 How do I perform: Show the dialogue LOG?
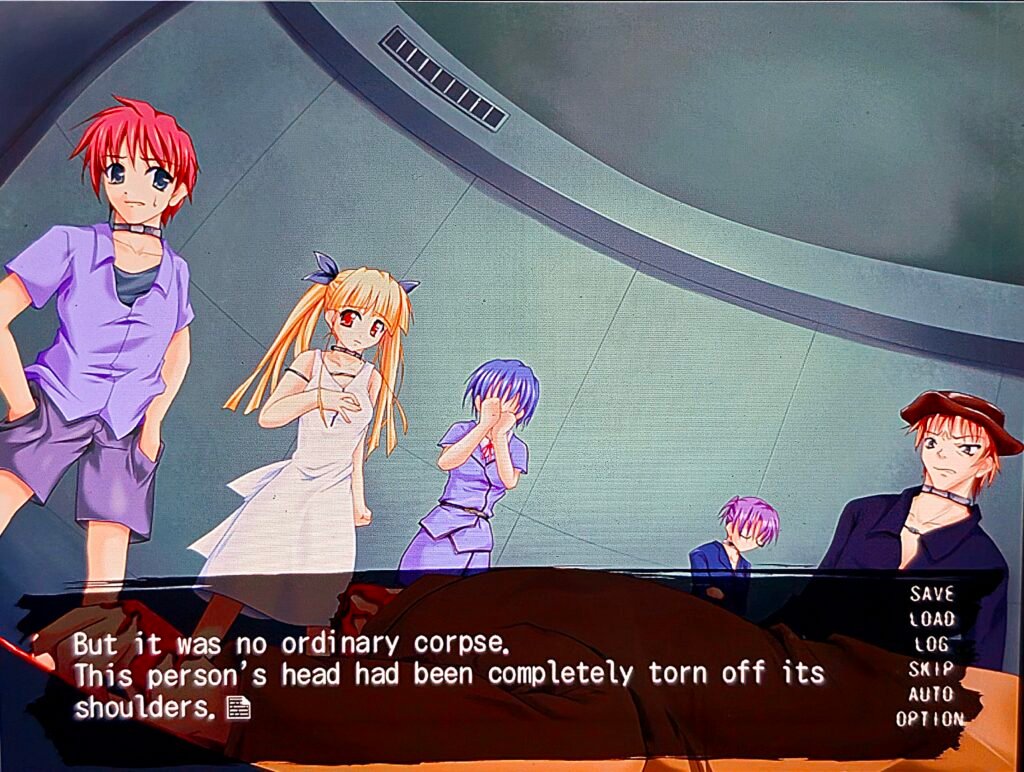pyautogui.click(x=931, y=644)
